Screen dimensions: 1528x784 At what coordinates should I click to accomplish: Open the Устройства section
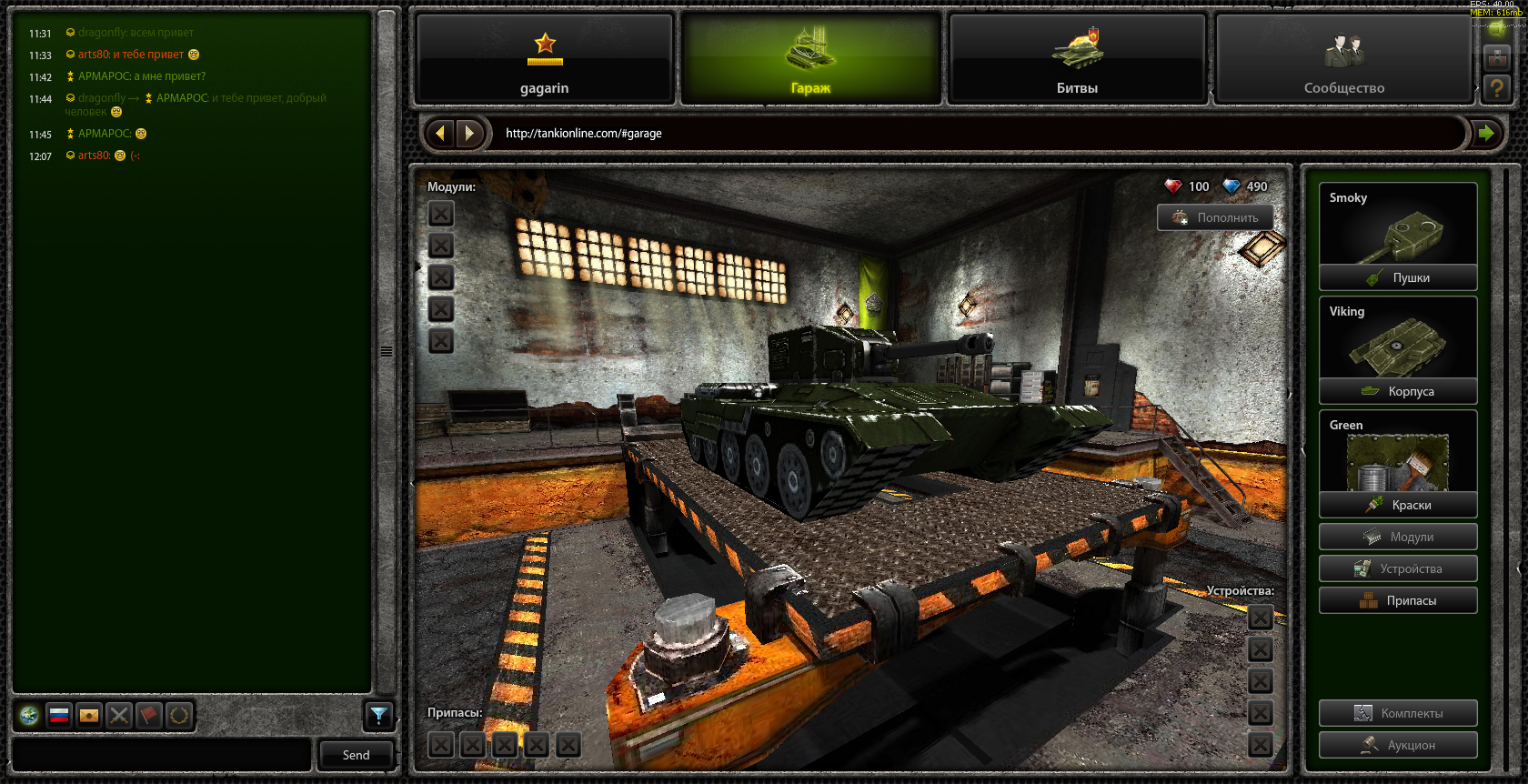click(1398, 568)
